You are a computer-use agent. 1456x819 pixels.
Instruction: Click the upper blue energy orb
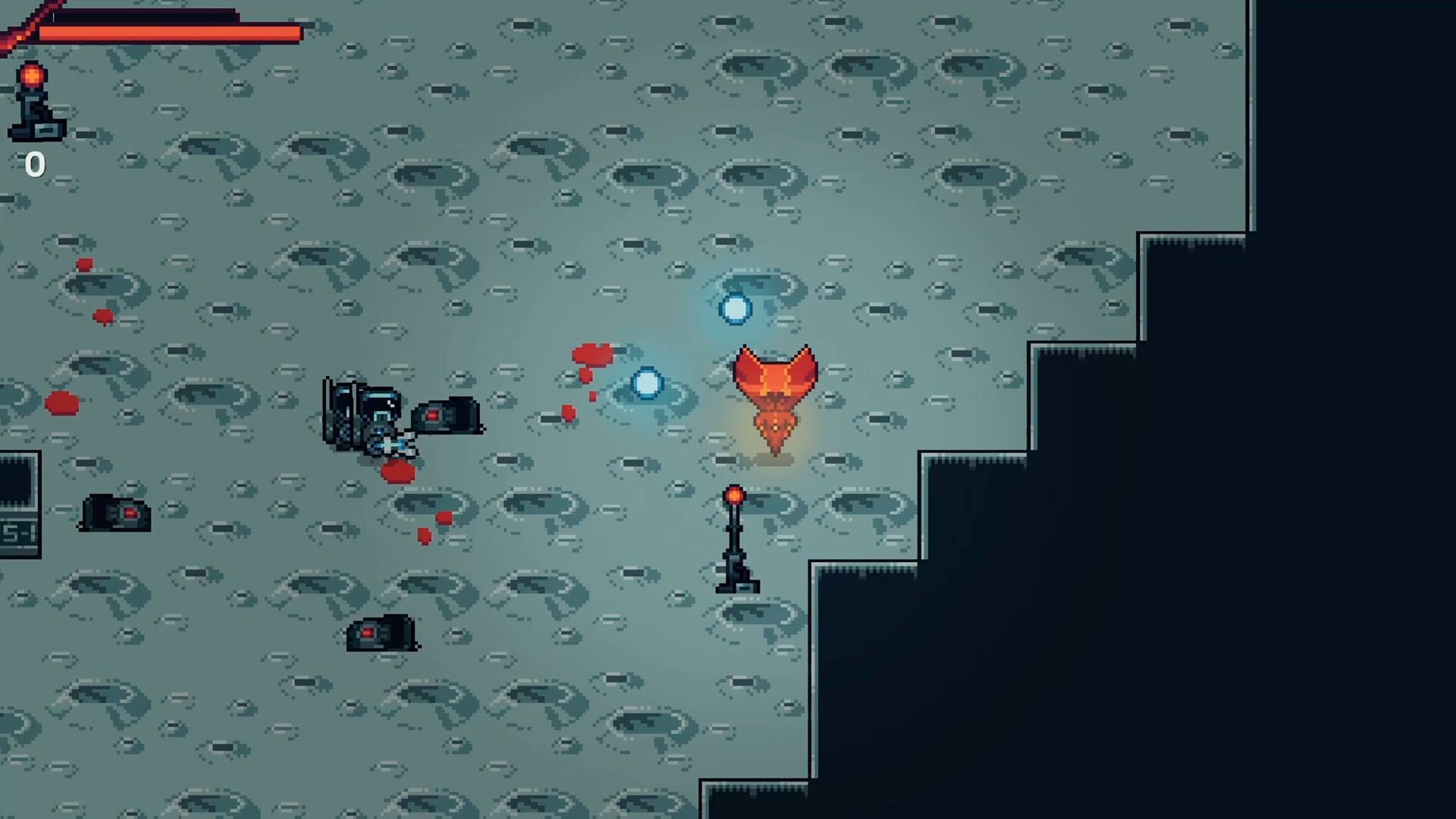(x=734, y=309)
